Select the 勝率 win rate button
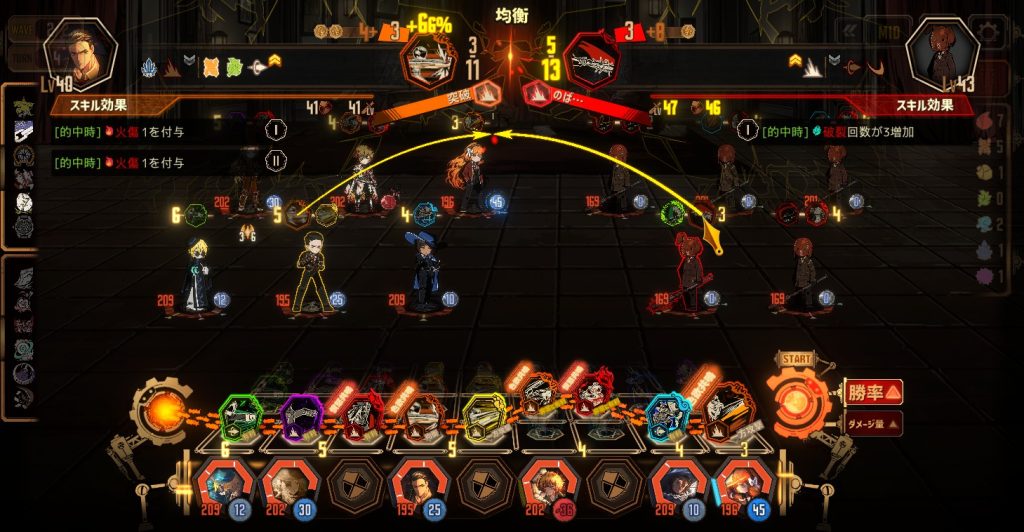 tap(873, 391)
